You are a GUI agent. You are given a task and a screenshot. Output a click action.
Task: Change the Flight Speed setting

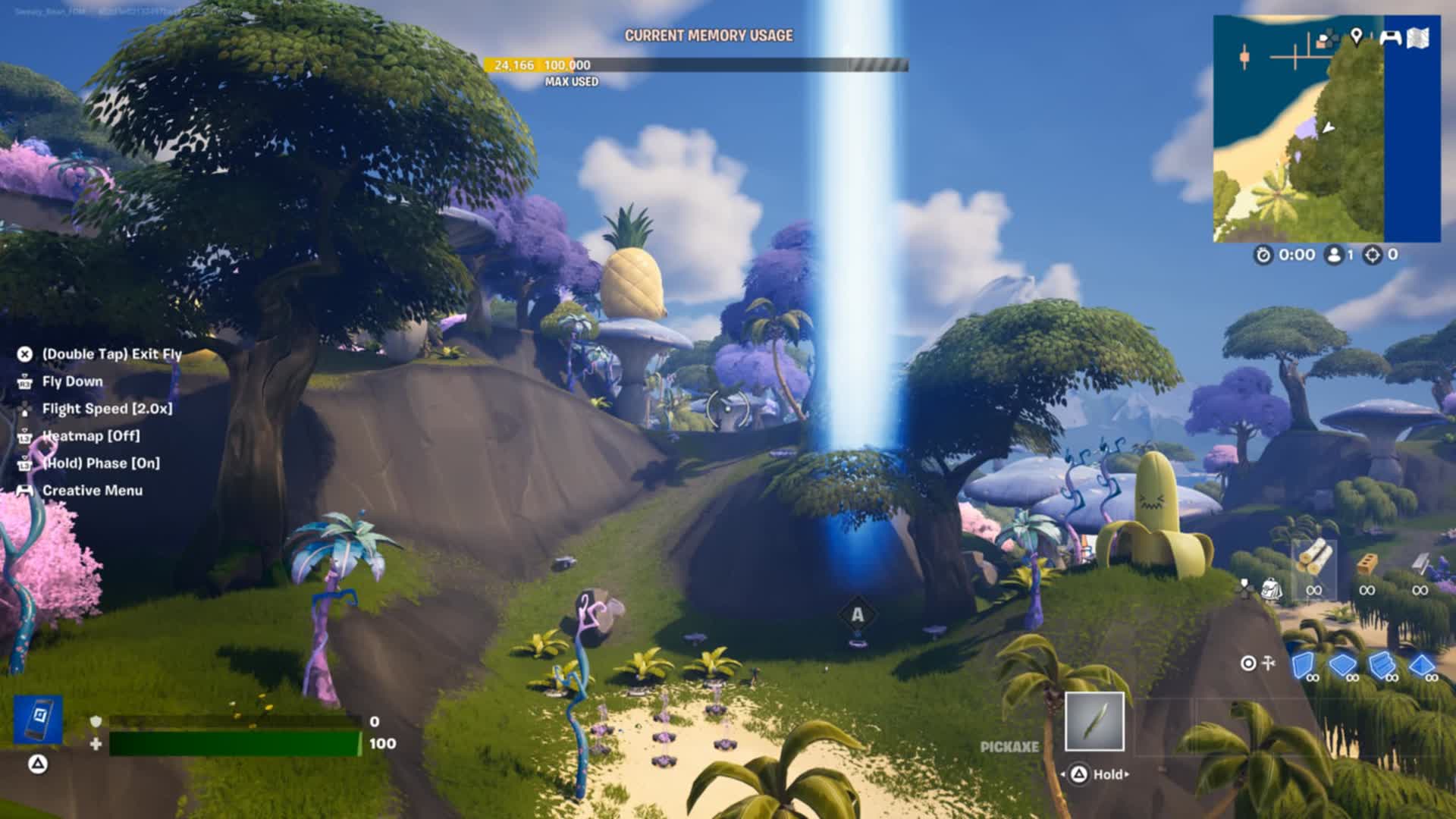click(x=107, y=409)
